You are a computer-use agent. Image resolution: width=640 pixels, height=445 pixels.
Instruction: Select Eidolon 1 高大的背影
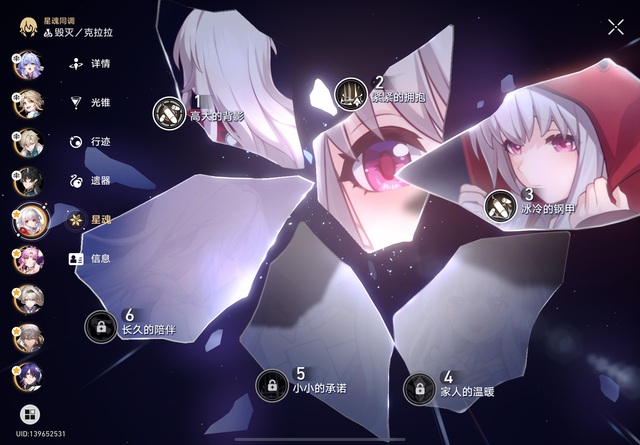pos(169,113)
